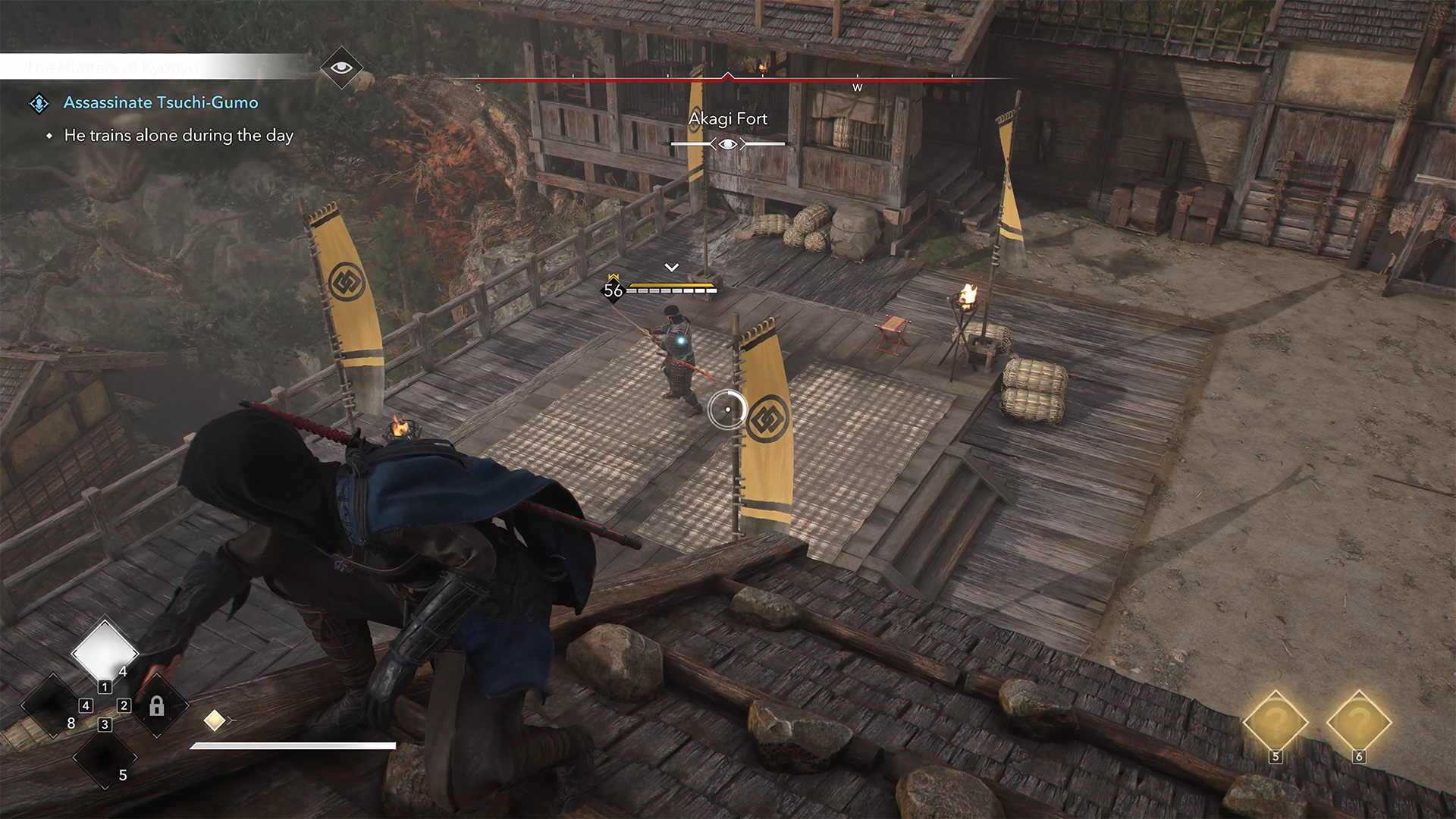Select the Assassinate Tsuchi-Gumo objective

[x=161, y=102]
